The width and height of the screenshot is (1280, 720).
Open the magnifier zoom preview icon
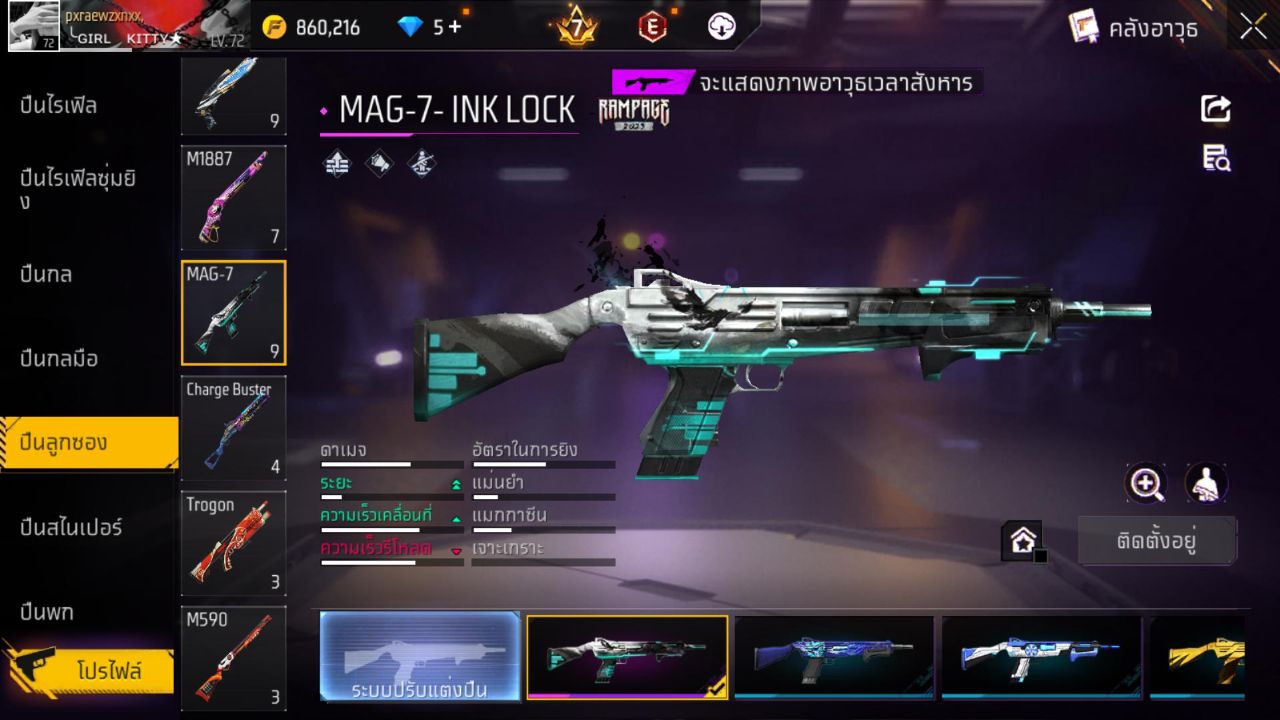[x=1147, y=485]
